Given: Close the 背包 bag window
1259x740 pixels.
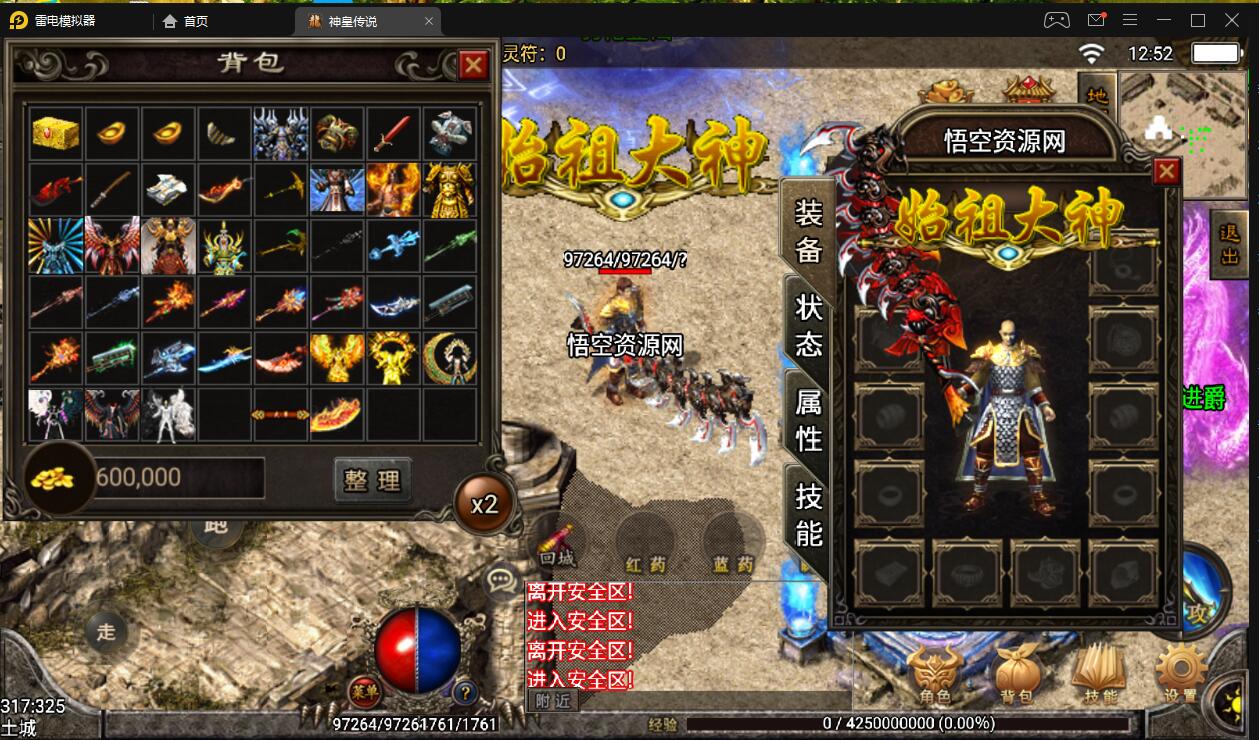Looking at the screenshot, I should pos(473,65).
